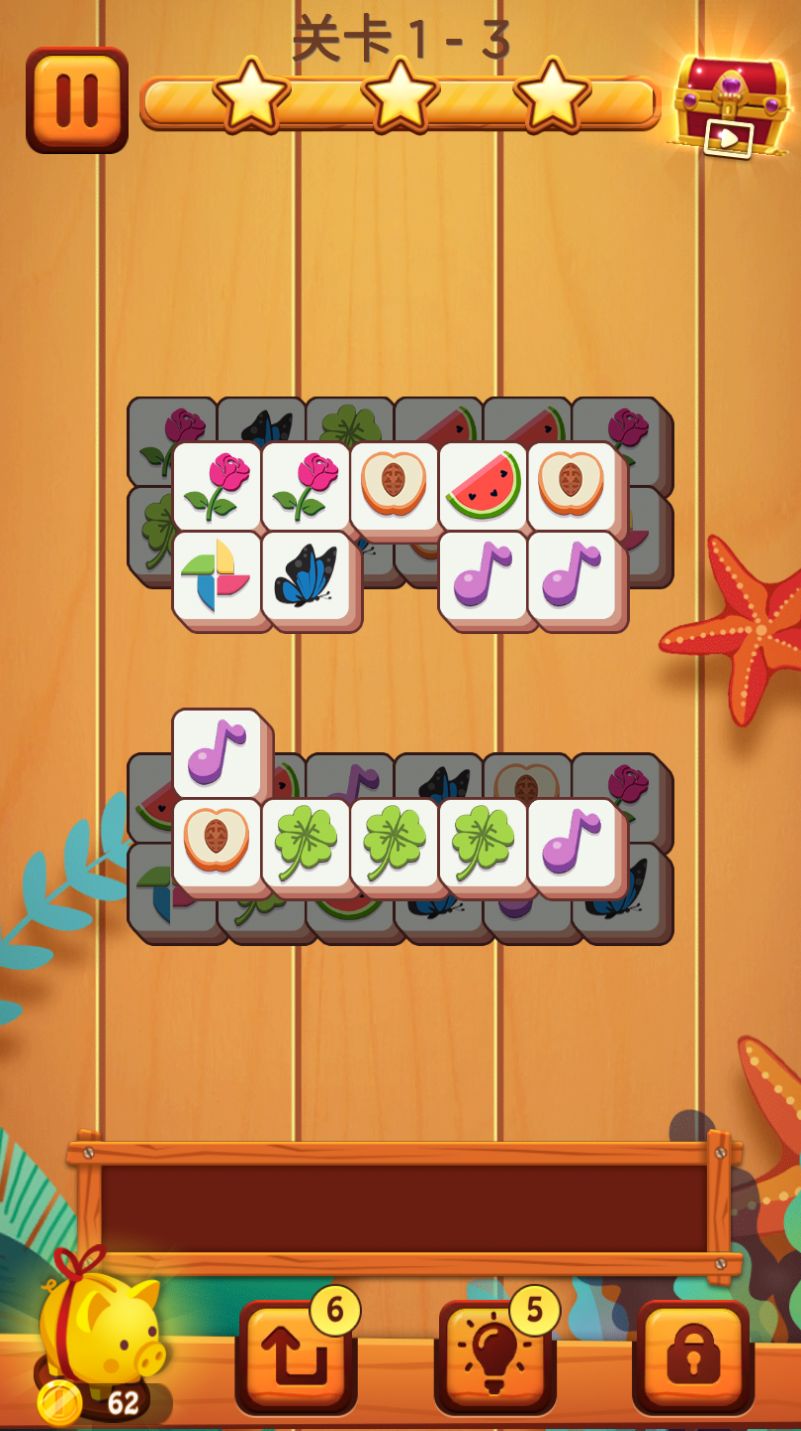Image resolution: width=801 pixels, height=1431 pixels.
Task: Open the golden piggy bank
Action: coord(100,1330)
